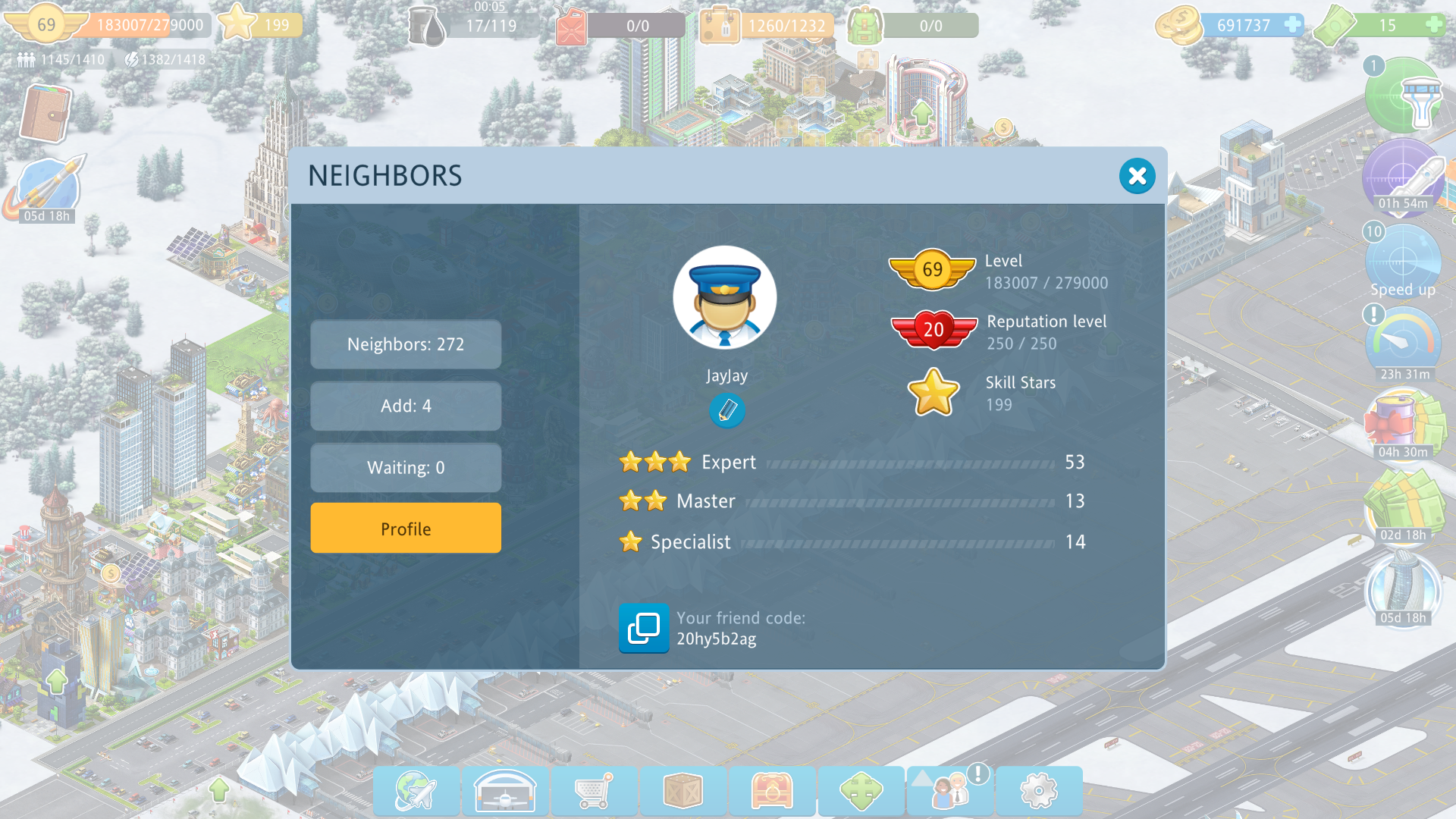The width and height of the screenshot is (1456, 819).
Task: Select the Add: 4 tab
Action: click(406, 406)
